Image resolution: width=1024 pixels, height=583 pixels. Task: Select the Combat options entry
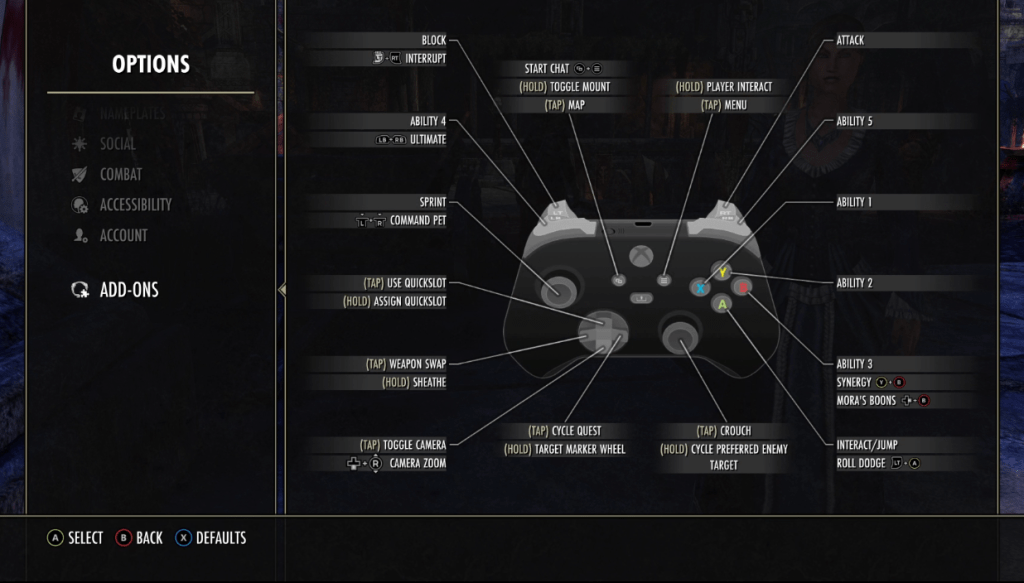point(120,174)
